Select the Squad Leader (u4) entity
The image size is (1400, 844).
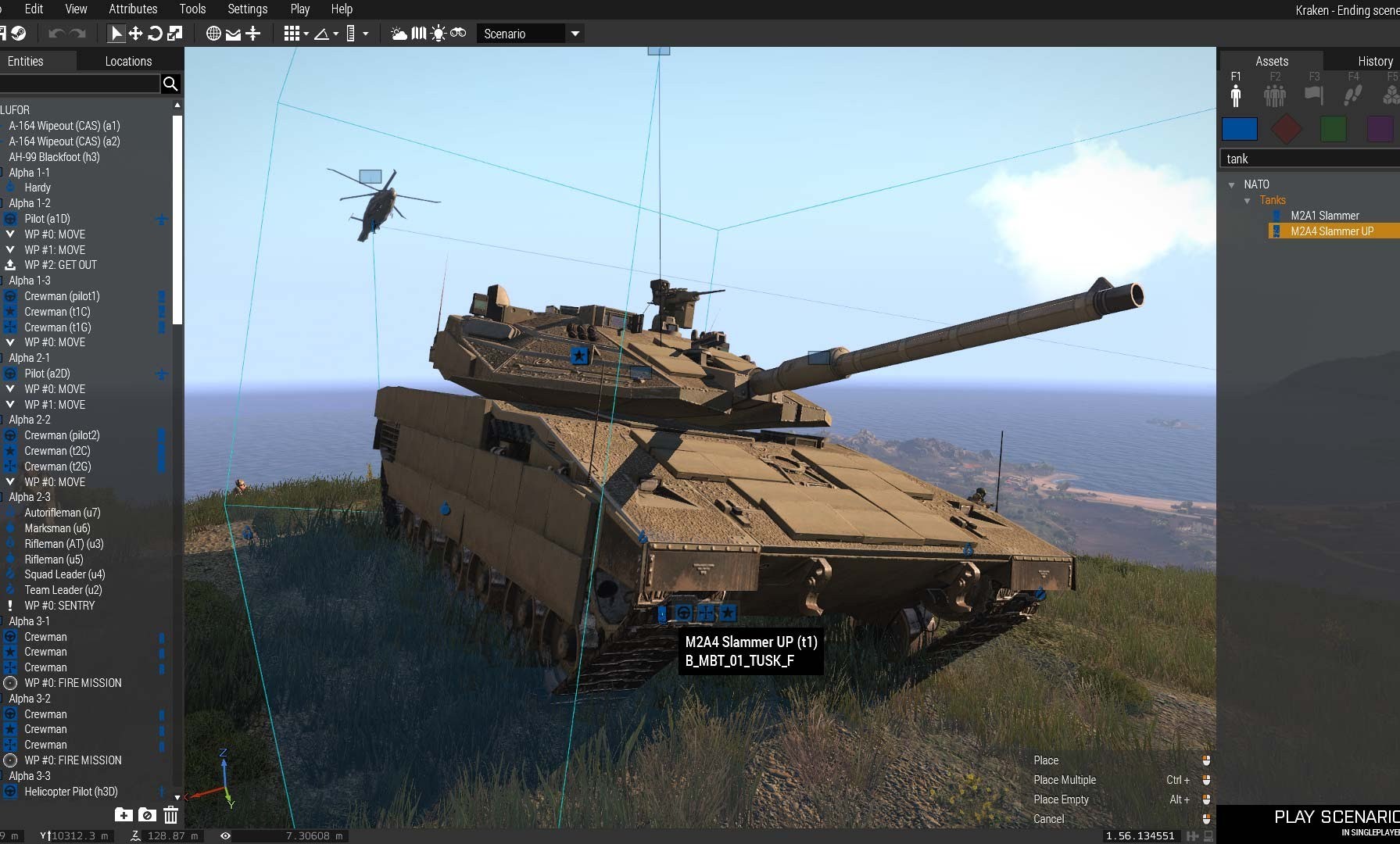click(x=64, y=574)
